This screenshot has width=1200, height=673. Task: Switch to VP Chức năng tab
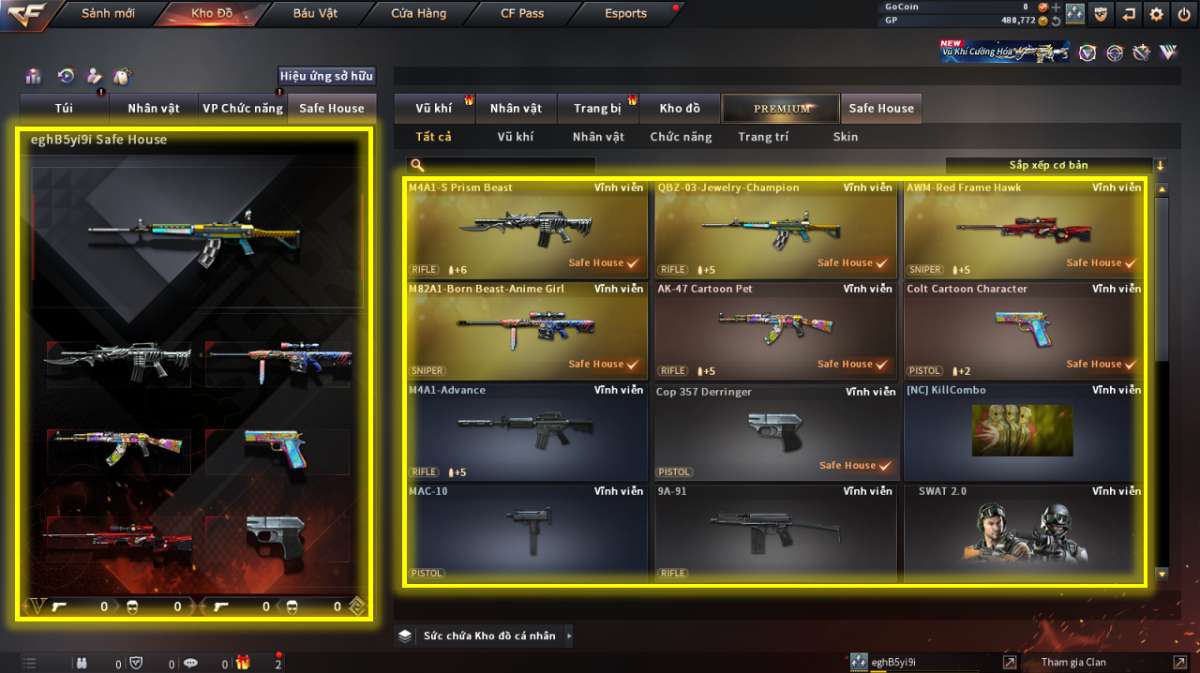coord(243,108)
